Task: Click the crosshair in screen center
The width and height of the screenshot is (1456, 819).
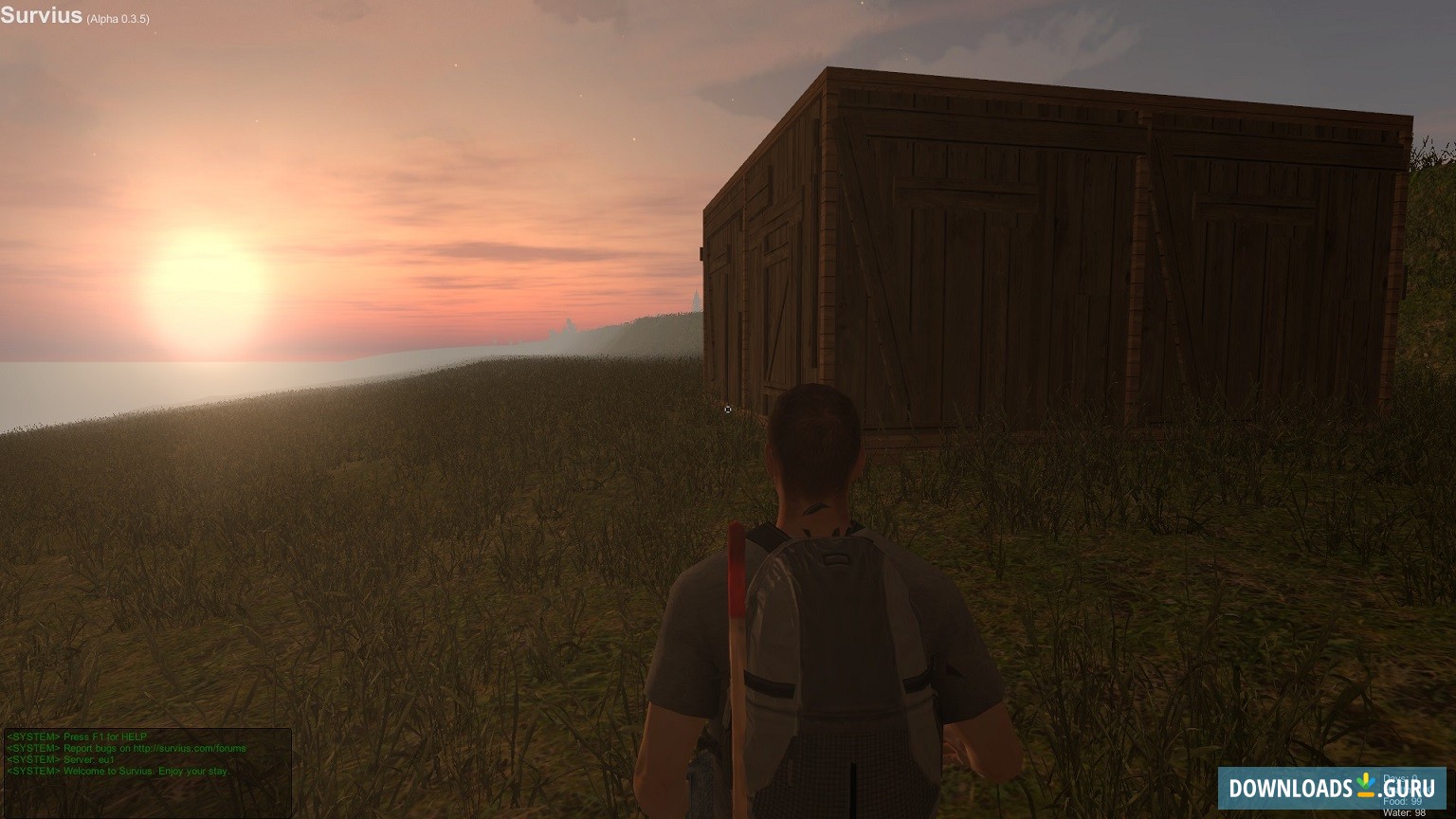Action: 728,409
